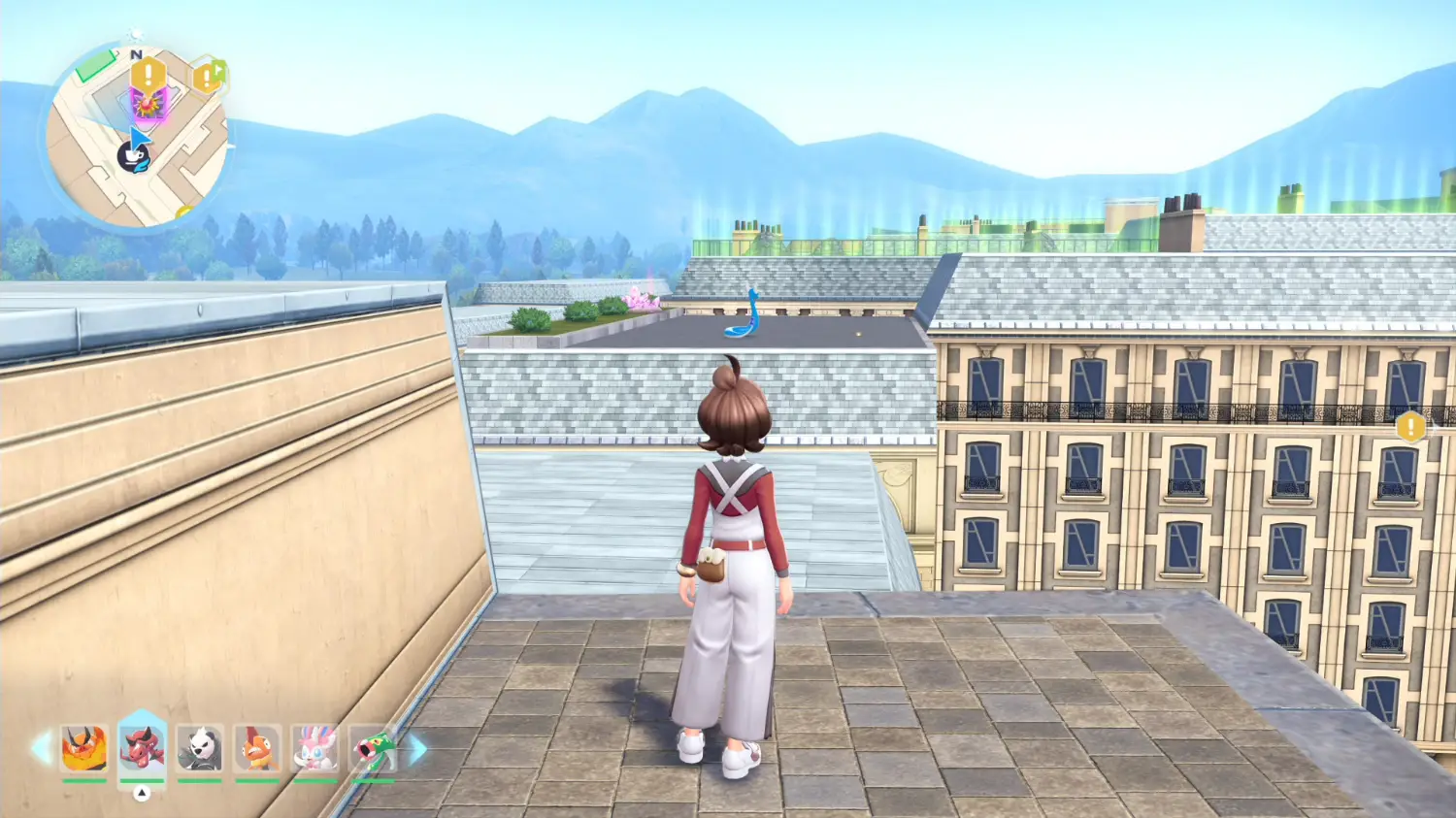1456x818 pixels.
Task: Click the purple battle marker on the minimap
Action: [148, 105]
